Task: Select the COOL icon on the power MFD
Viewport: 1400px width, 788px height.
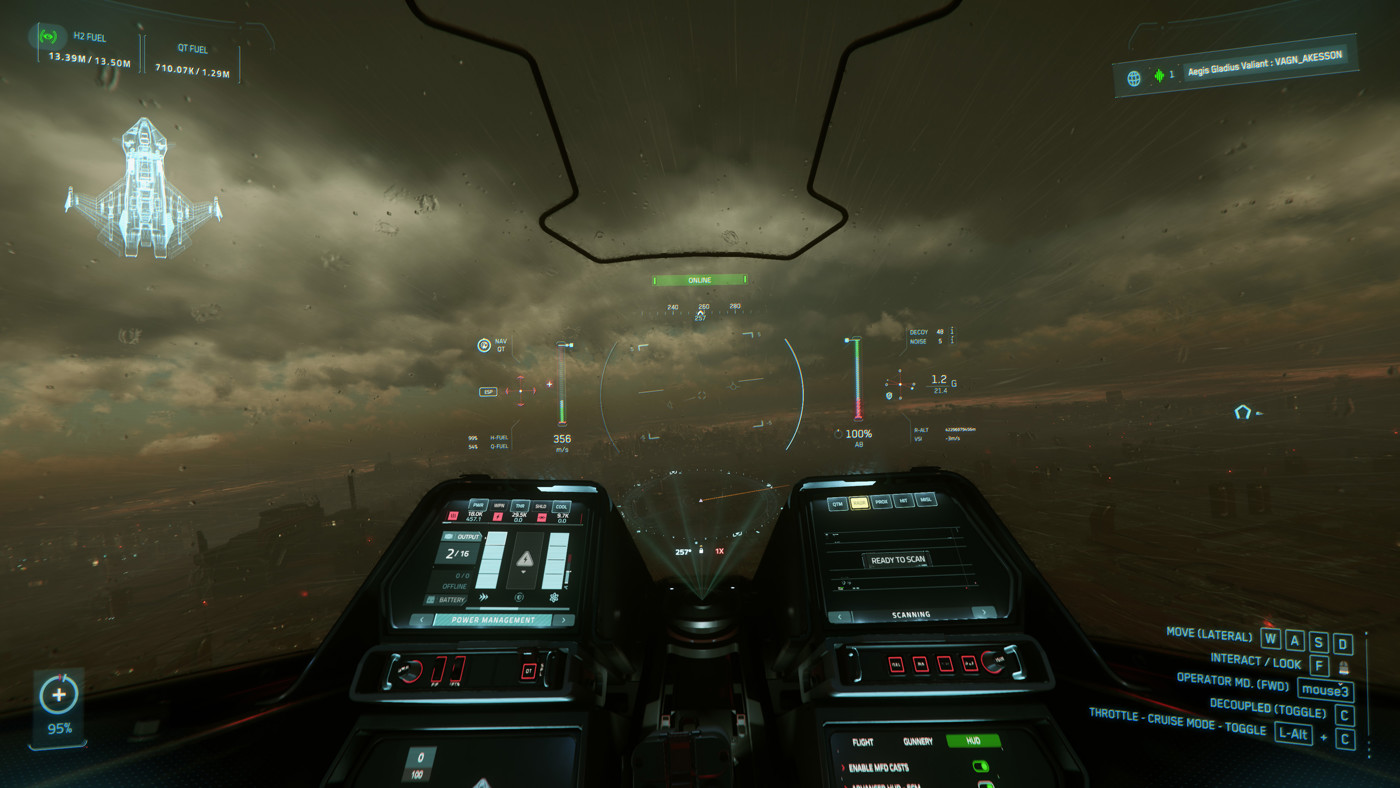Action: tap(562, 506)
